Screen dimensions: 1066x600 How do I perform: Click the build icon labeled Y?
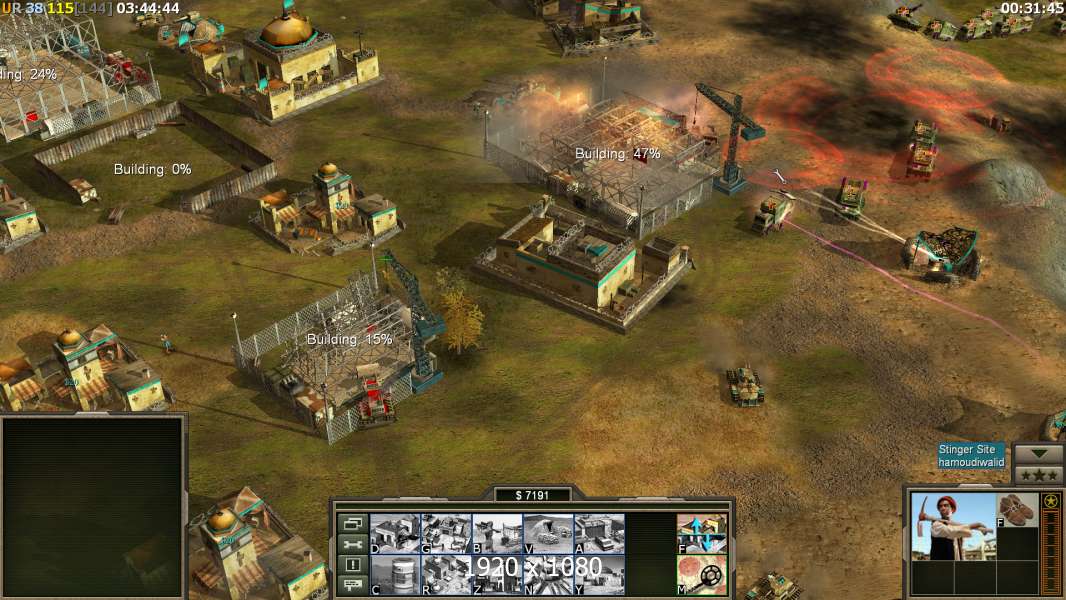click(x=599, y=575)
